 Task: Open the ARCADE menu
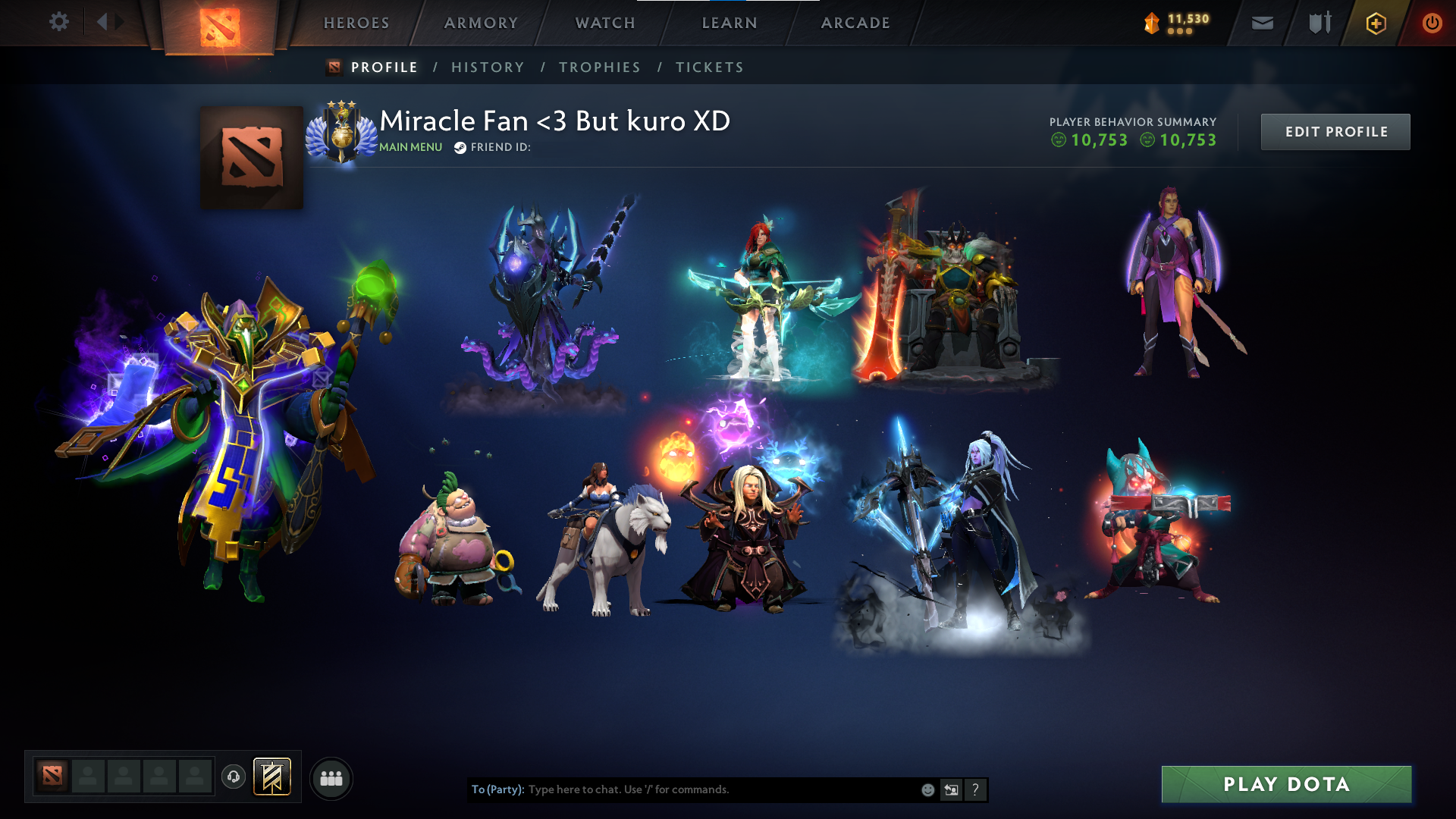click(x=855, y=23)
